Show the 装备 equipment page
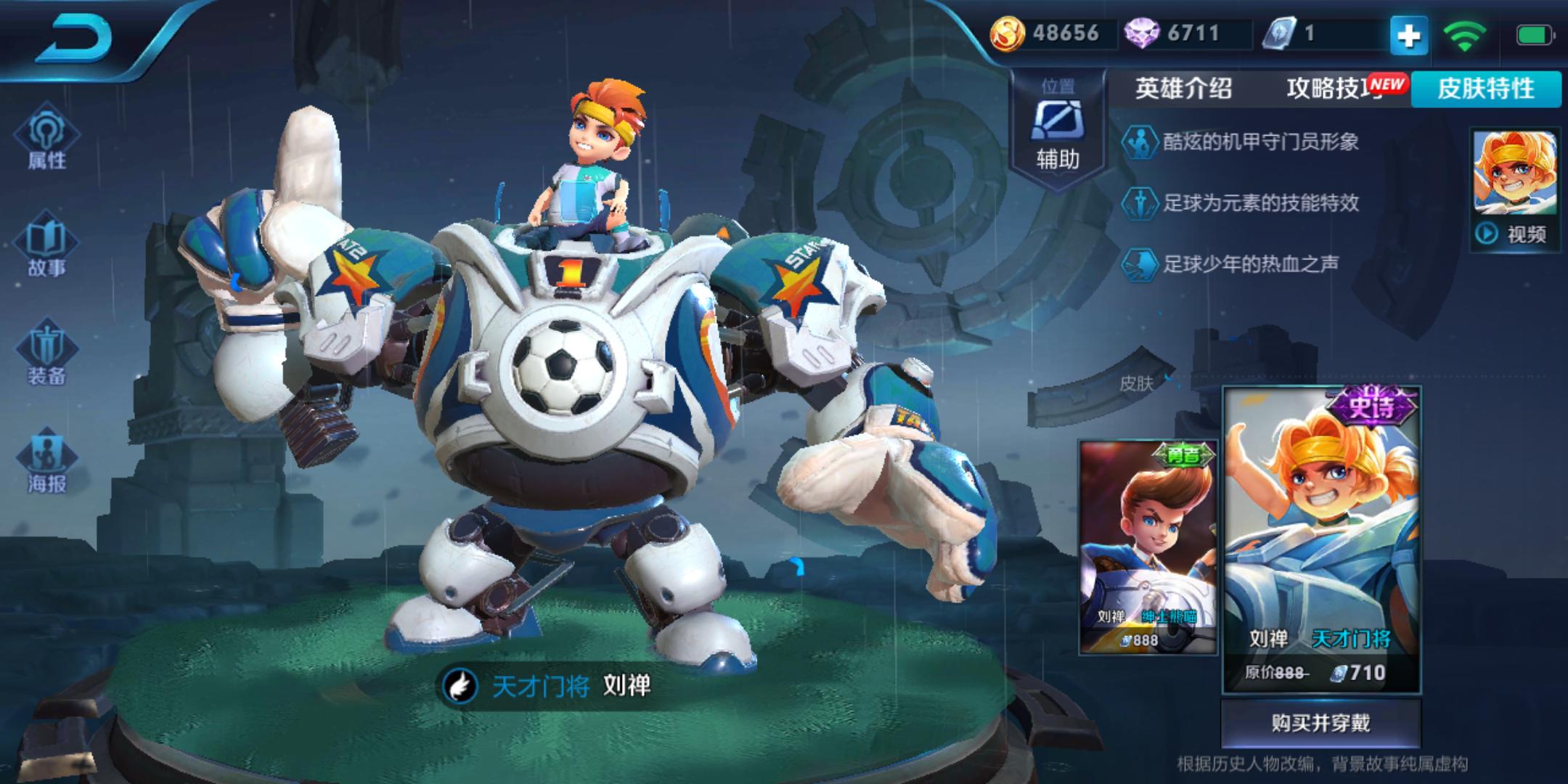 point(46,354)
